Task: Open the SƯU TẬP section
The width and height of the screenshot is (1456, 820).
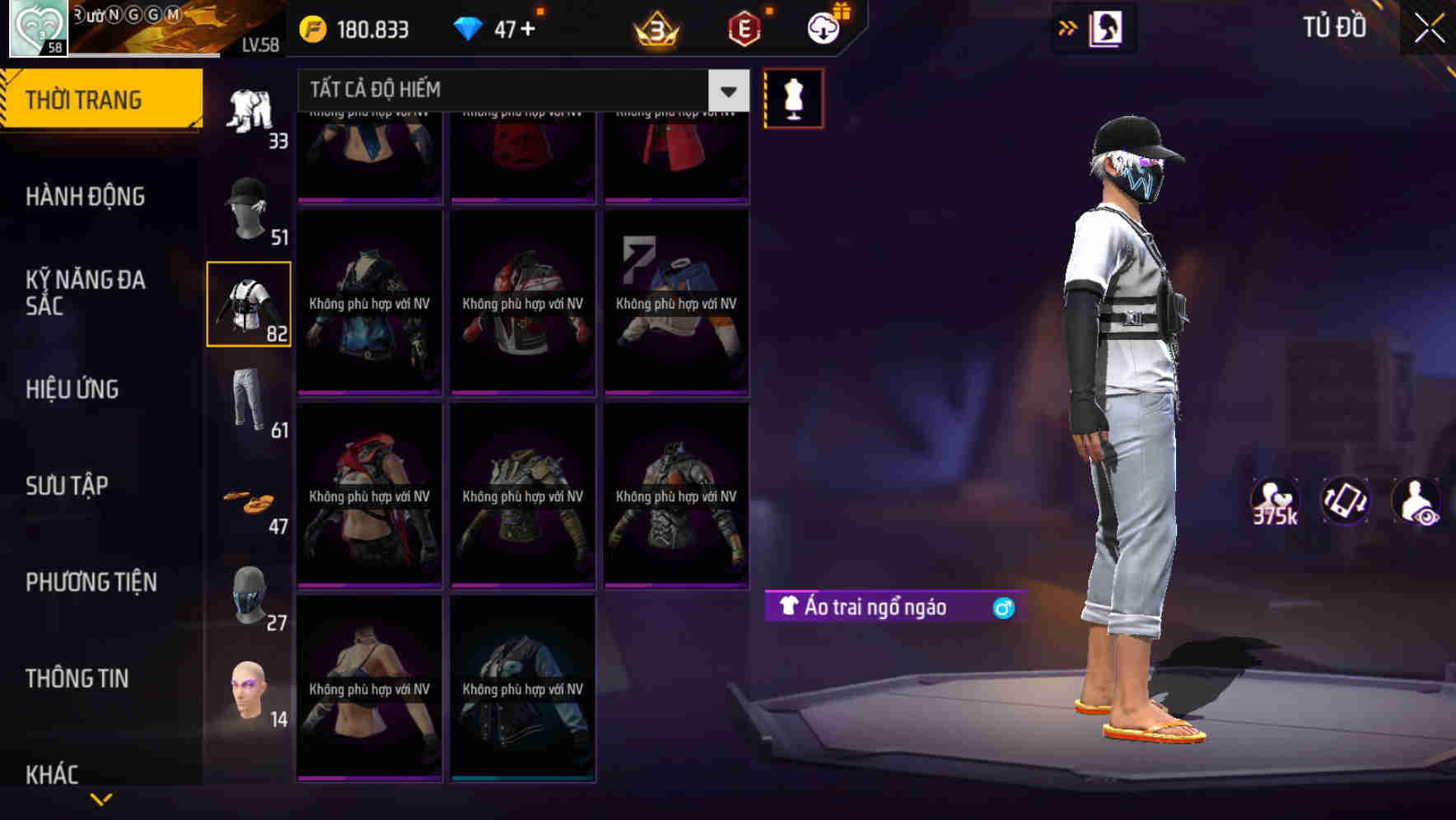Action: pyautogui.click(x=66, y=486)
